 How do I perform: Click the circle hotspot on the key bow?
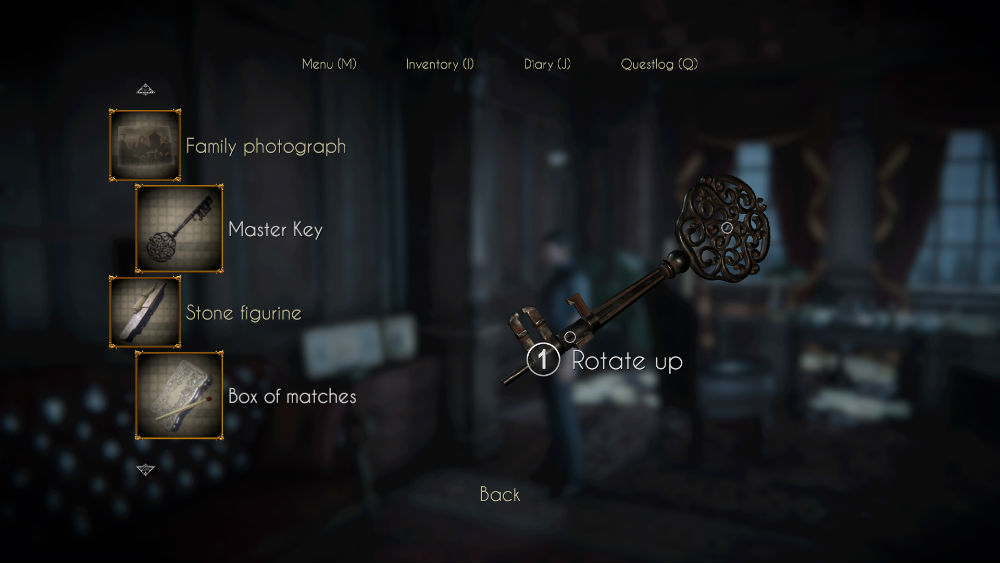tap(728, 228)
